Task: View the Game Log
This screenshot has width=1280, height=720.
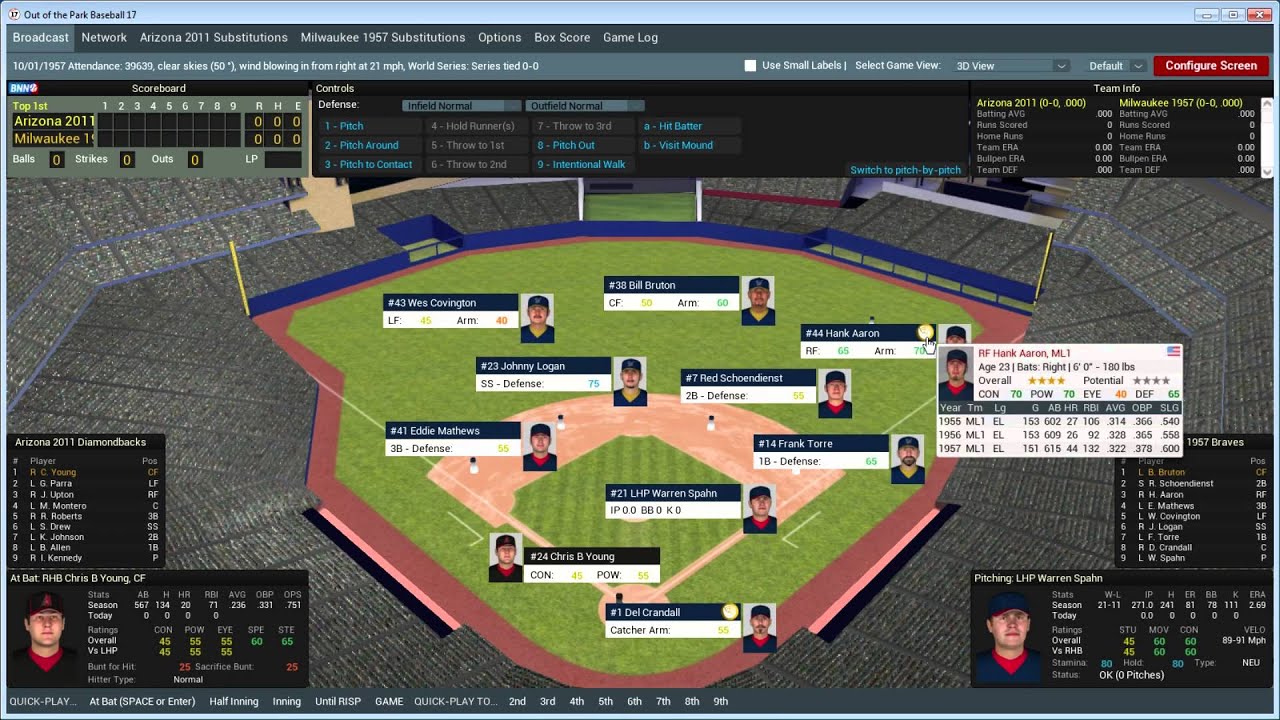Action: click(x=630, y=37)
